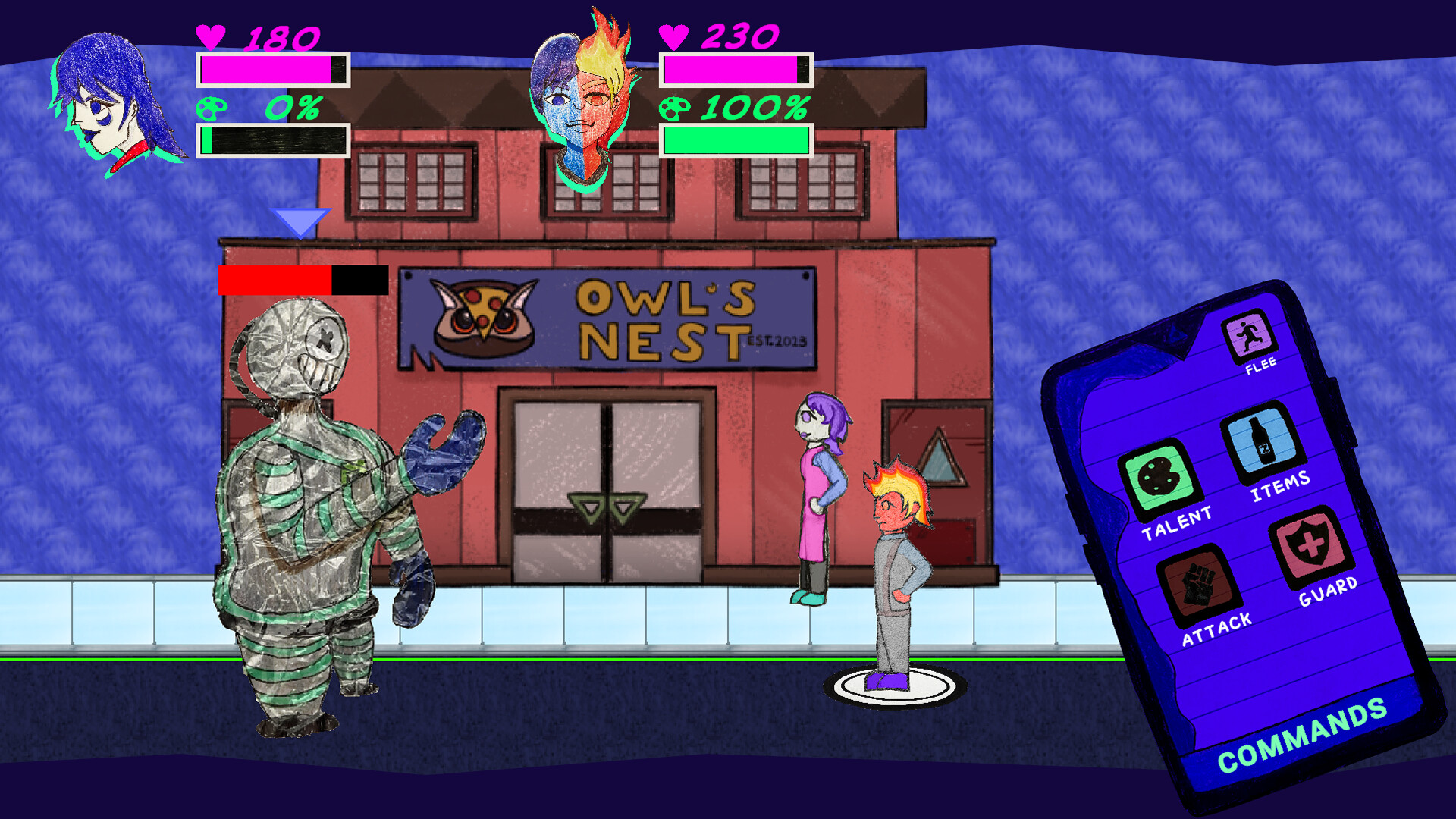1456x819 pixels.
Task: Click the pizza icon beside the 0% gauge
Action: pyautogui.click(x=212, y=108)
